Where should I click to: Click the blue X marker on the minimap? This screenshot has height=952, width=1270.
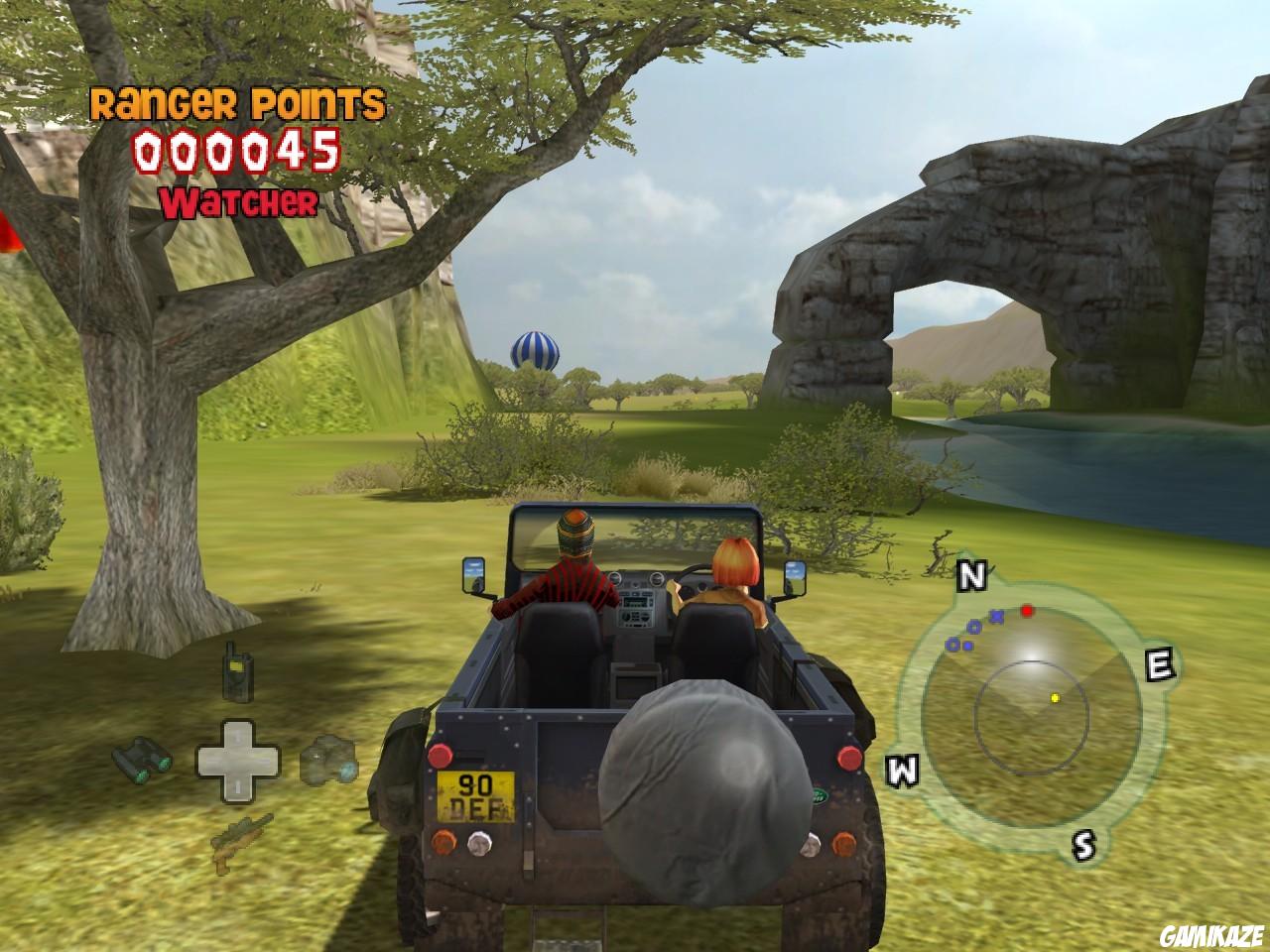(997, 616)
